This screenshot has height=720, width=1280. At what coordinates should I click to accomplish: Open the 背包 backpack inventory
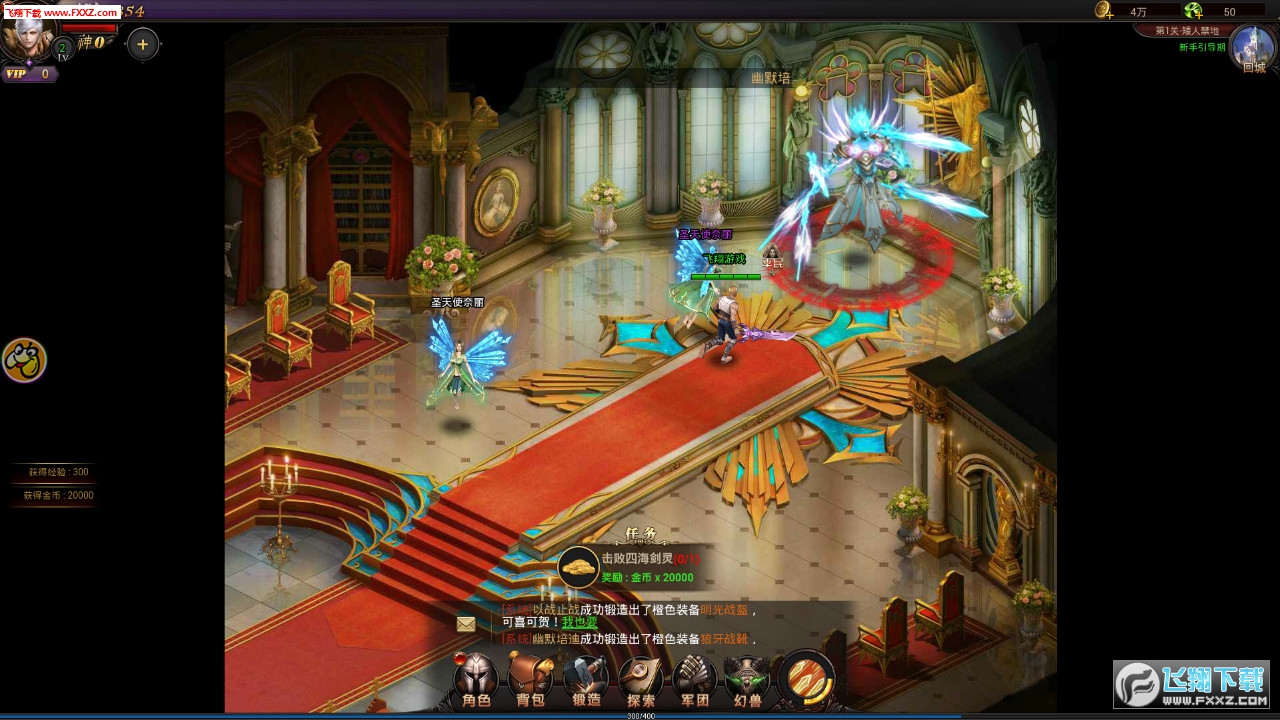(x=530, y=680)
